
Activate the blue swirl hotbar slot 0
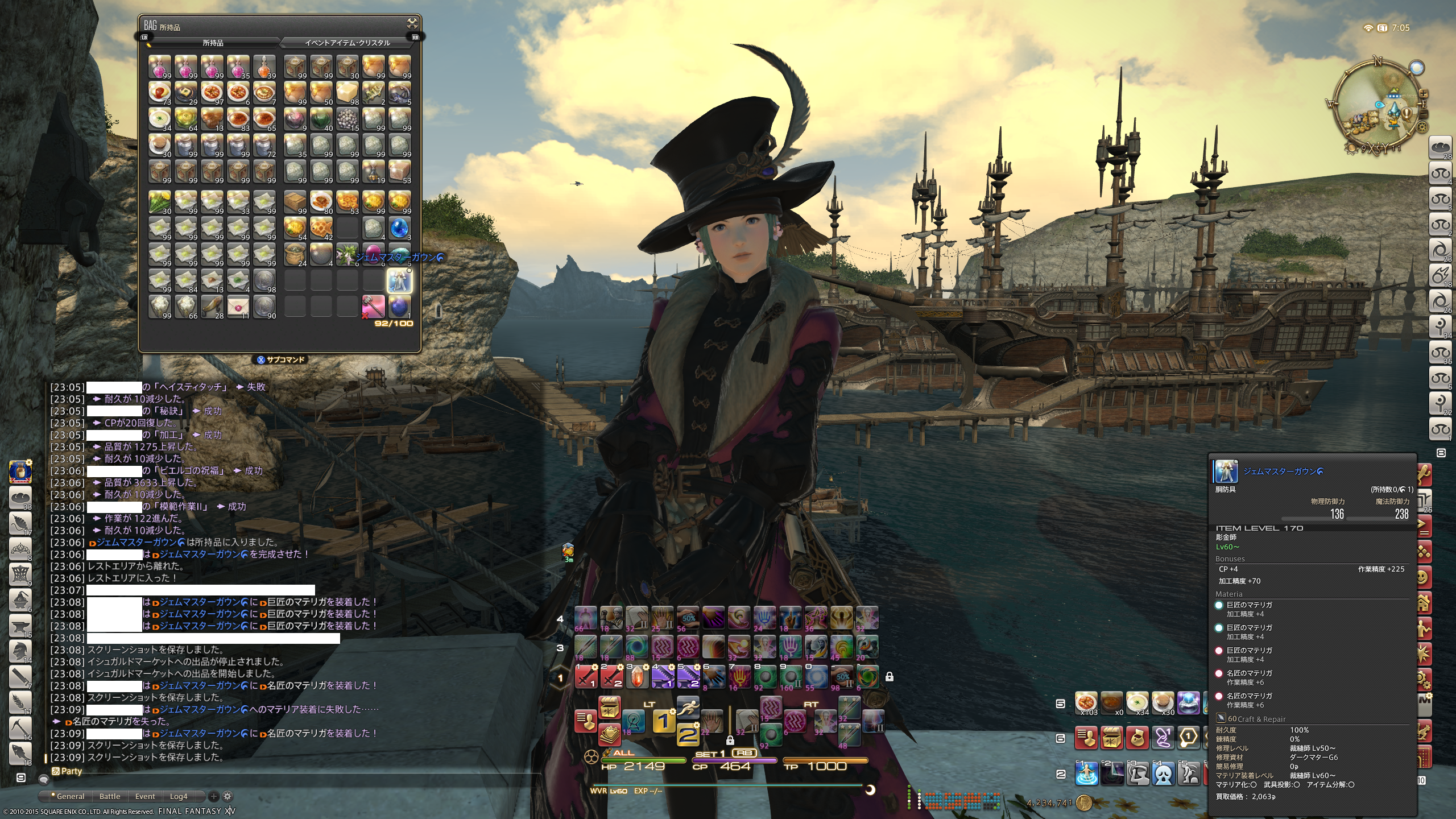point(817,676)
